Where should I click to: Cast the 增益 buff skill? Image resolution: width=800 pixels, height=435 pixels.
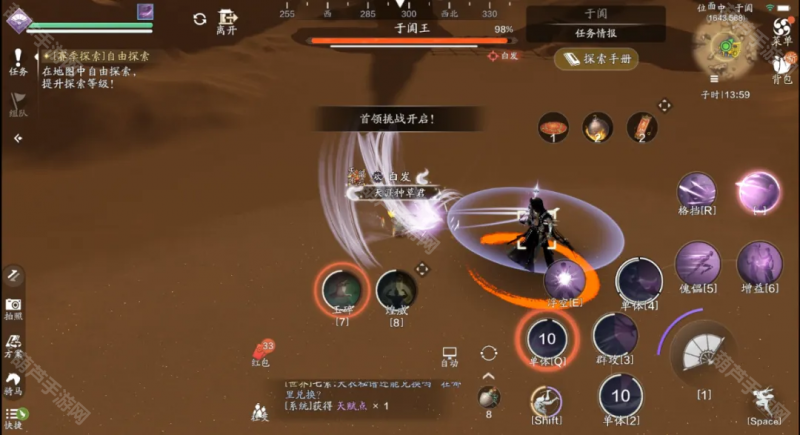click(x=759, y=265)
